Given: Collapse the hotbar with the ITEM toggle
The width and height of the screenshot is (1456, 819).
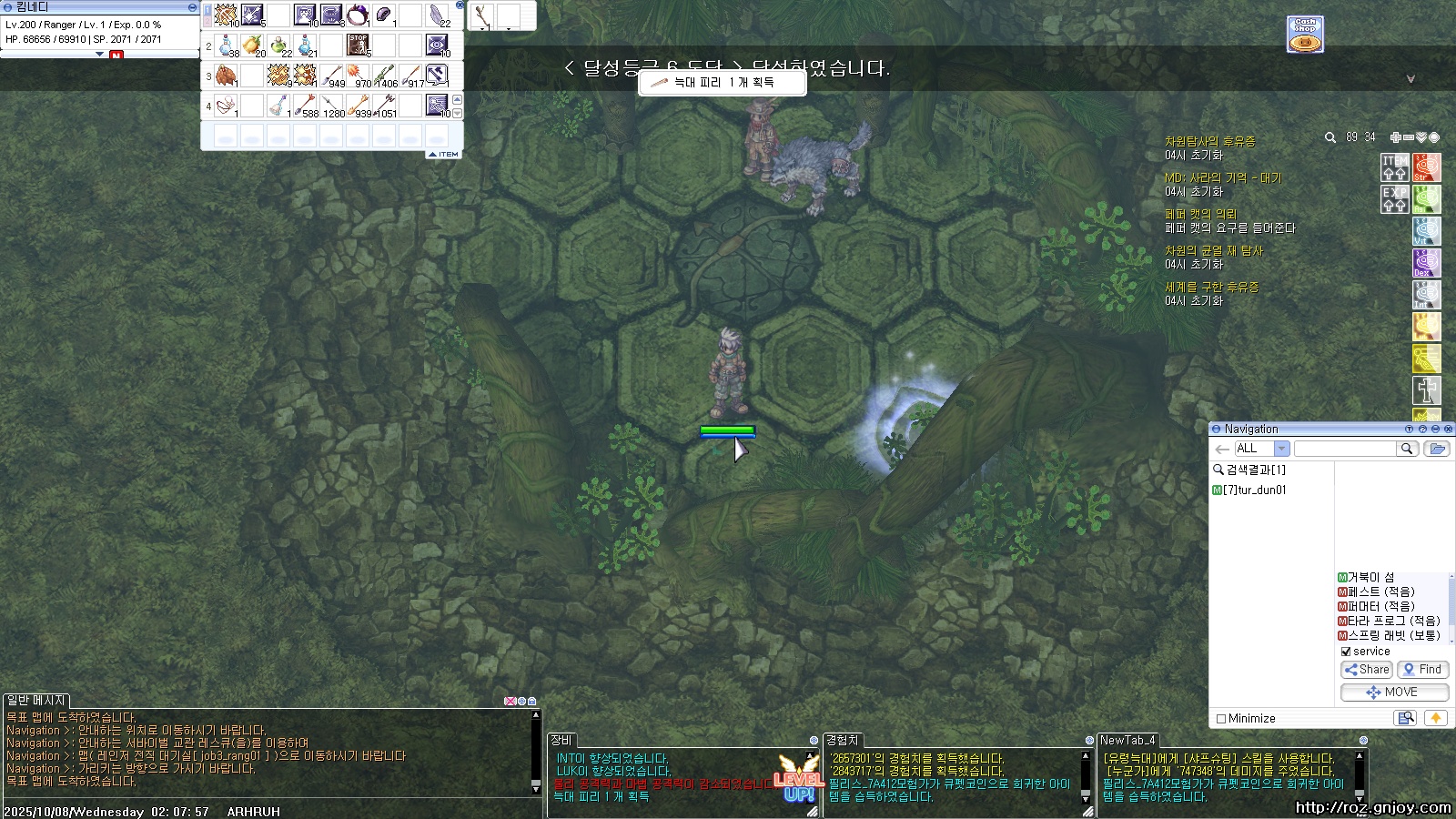Looking at the screenshot, I should point(445,154).
